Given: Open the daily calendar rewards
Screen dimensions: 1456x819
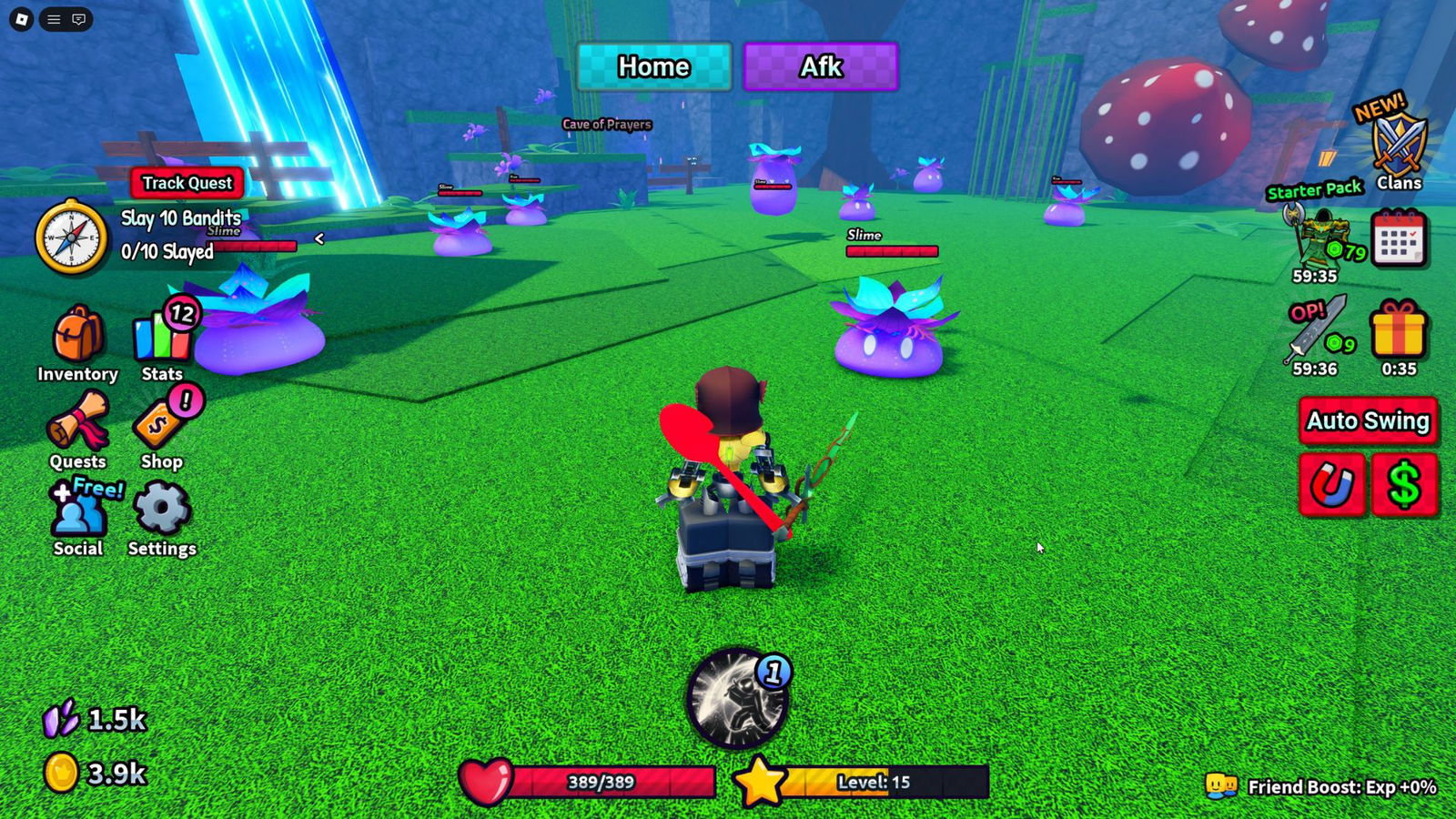Looking at the screenshot, I should pyautogui.click(x=1399, y=238).
